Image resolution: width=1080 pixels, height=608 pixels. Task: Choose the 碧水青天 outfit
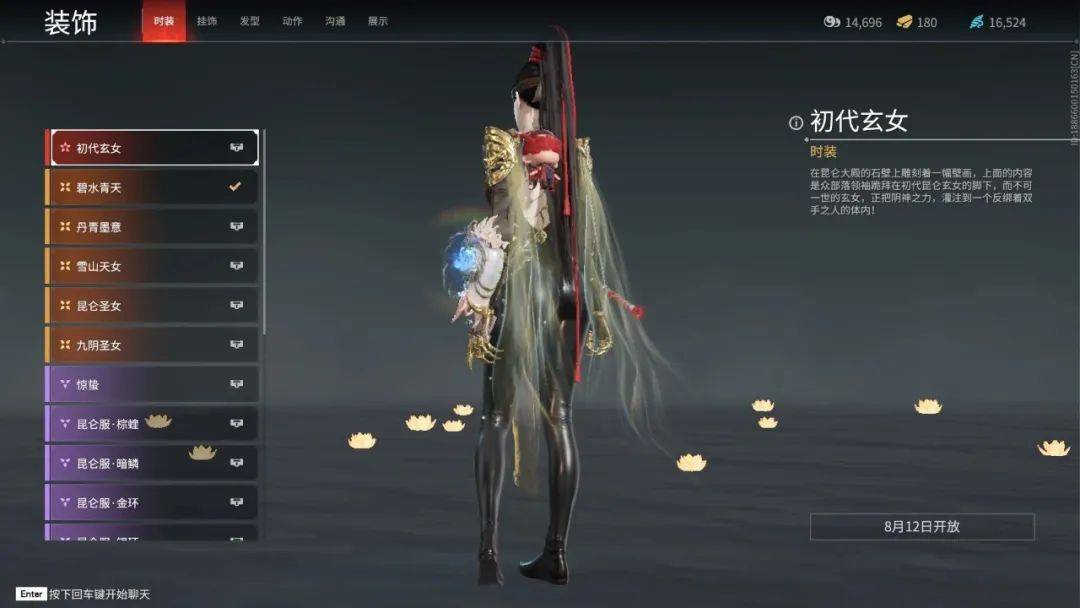tap(152, 187)
